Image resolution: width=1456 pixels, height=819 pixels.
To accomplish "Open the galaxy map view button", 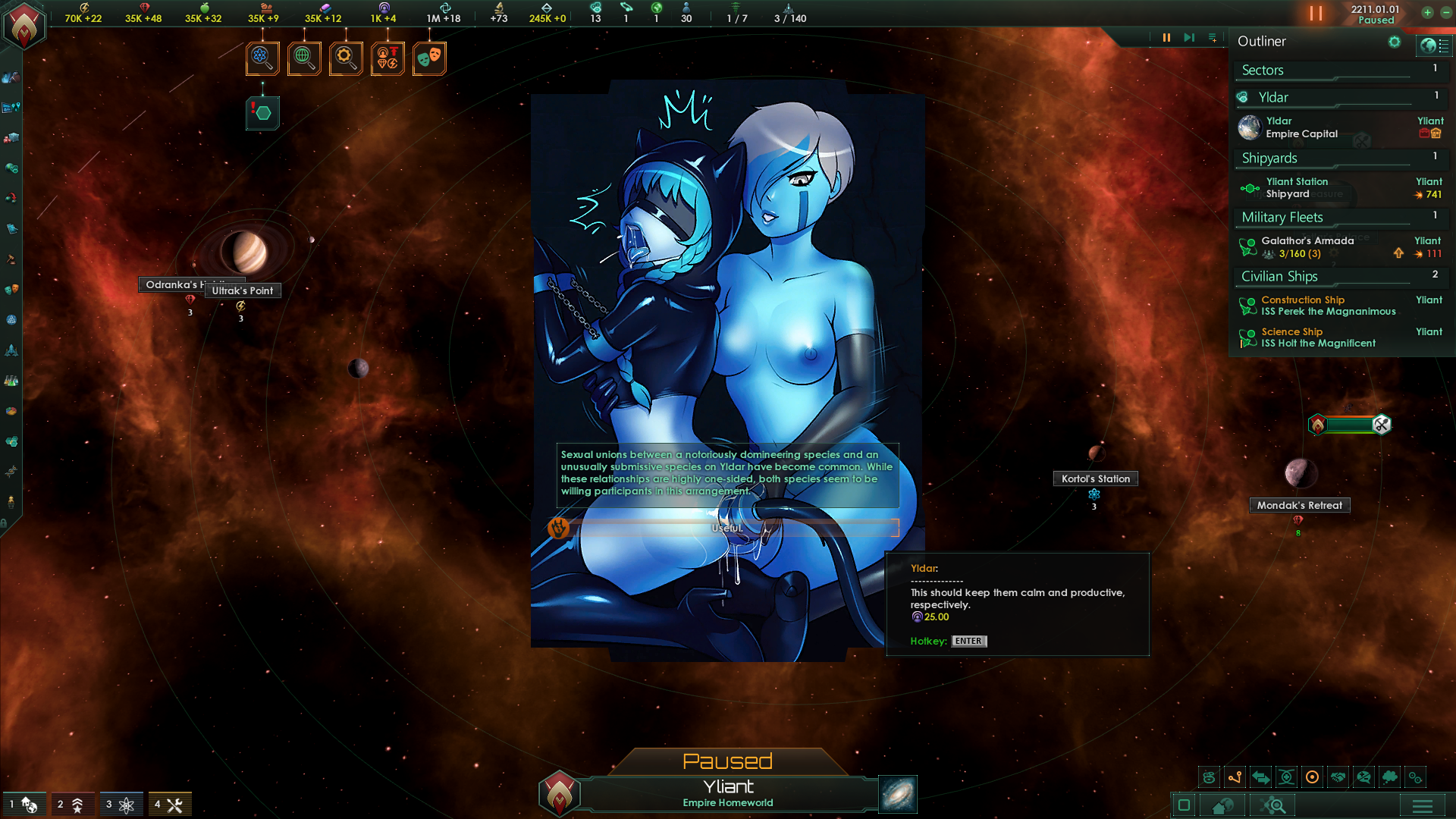I will pyautogui.click(x=898, y=794).
